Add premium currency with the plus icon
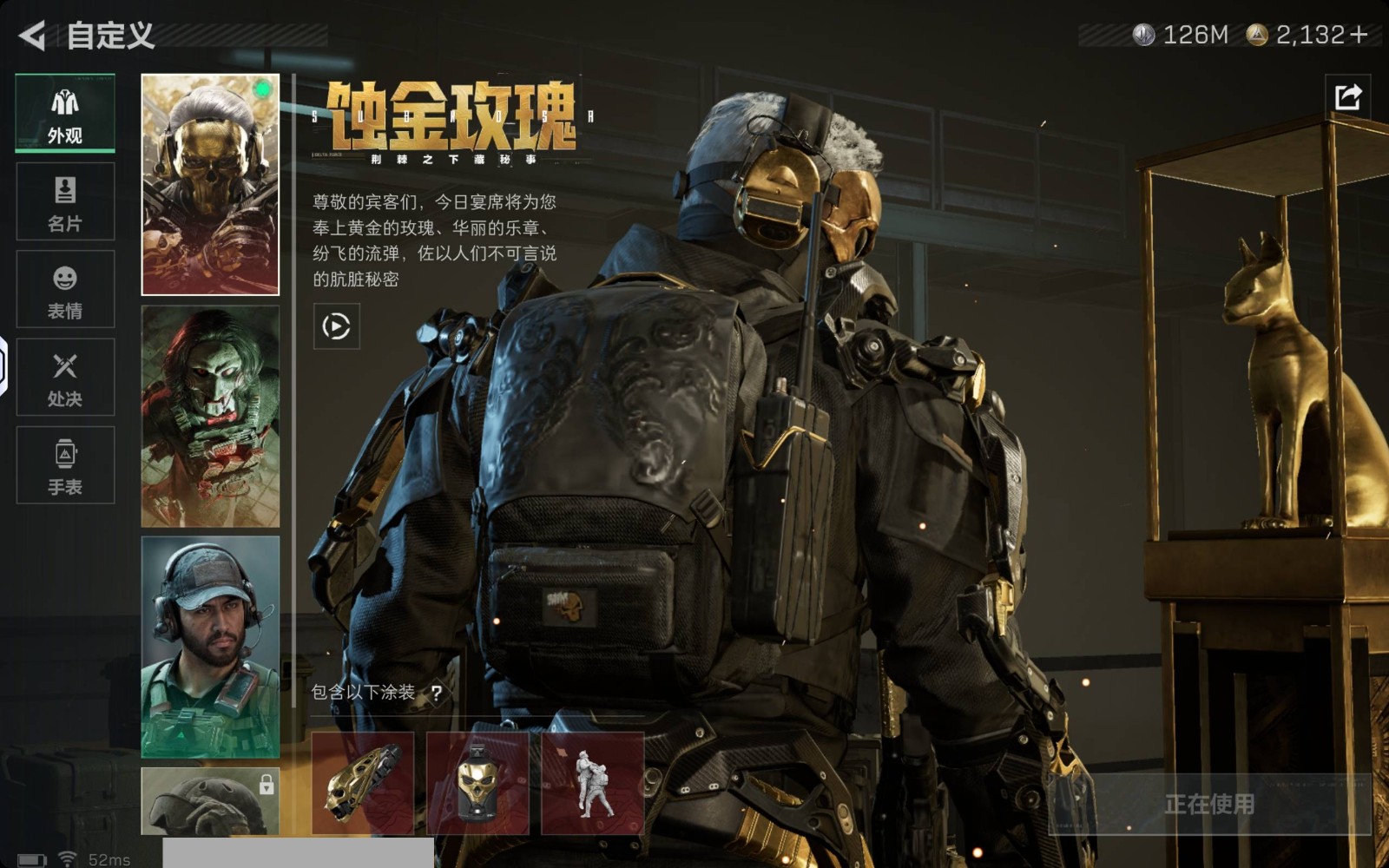1389x868 pixels. point(1359,35)
